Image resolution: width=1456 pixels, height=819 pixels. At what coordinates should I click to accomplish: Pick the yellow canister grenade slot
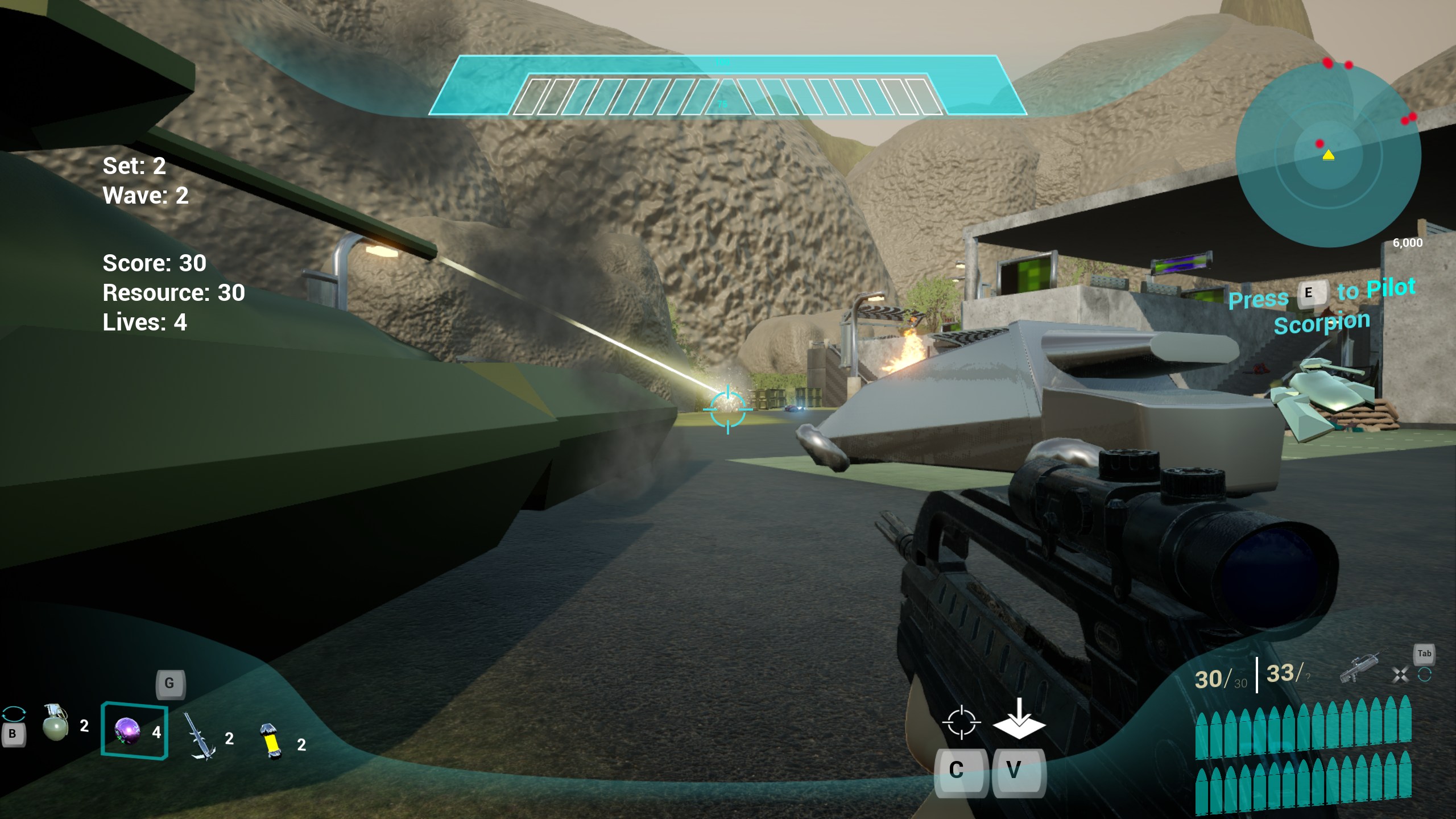271,741
